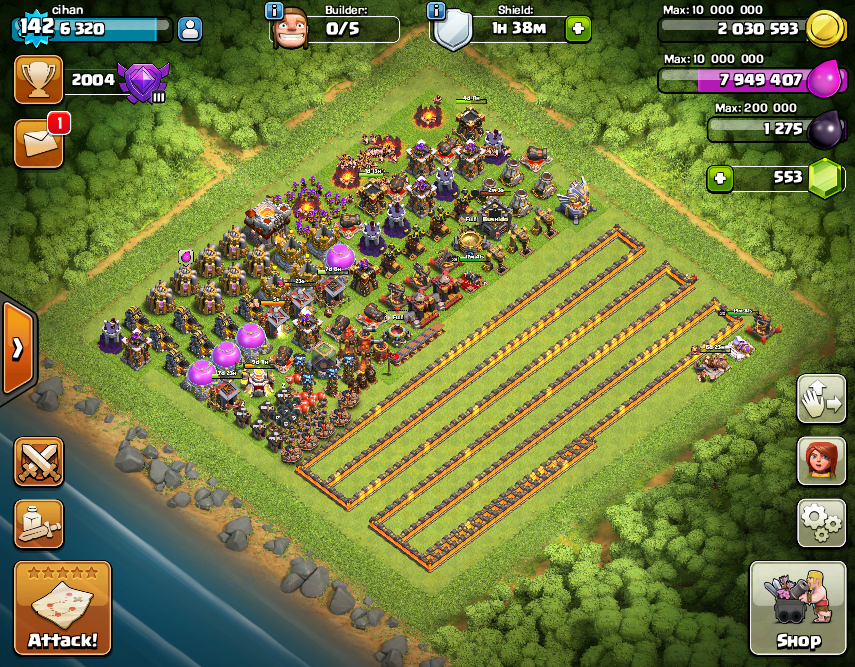
Task: Tap the red-haired villager button
Action: pos(821,461)
